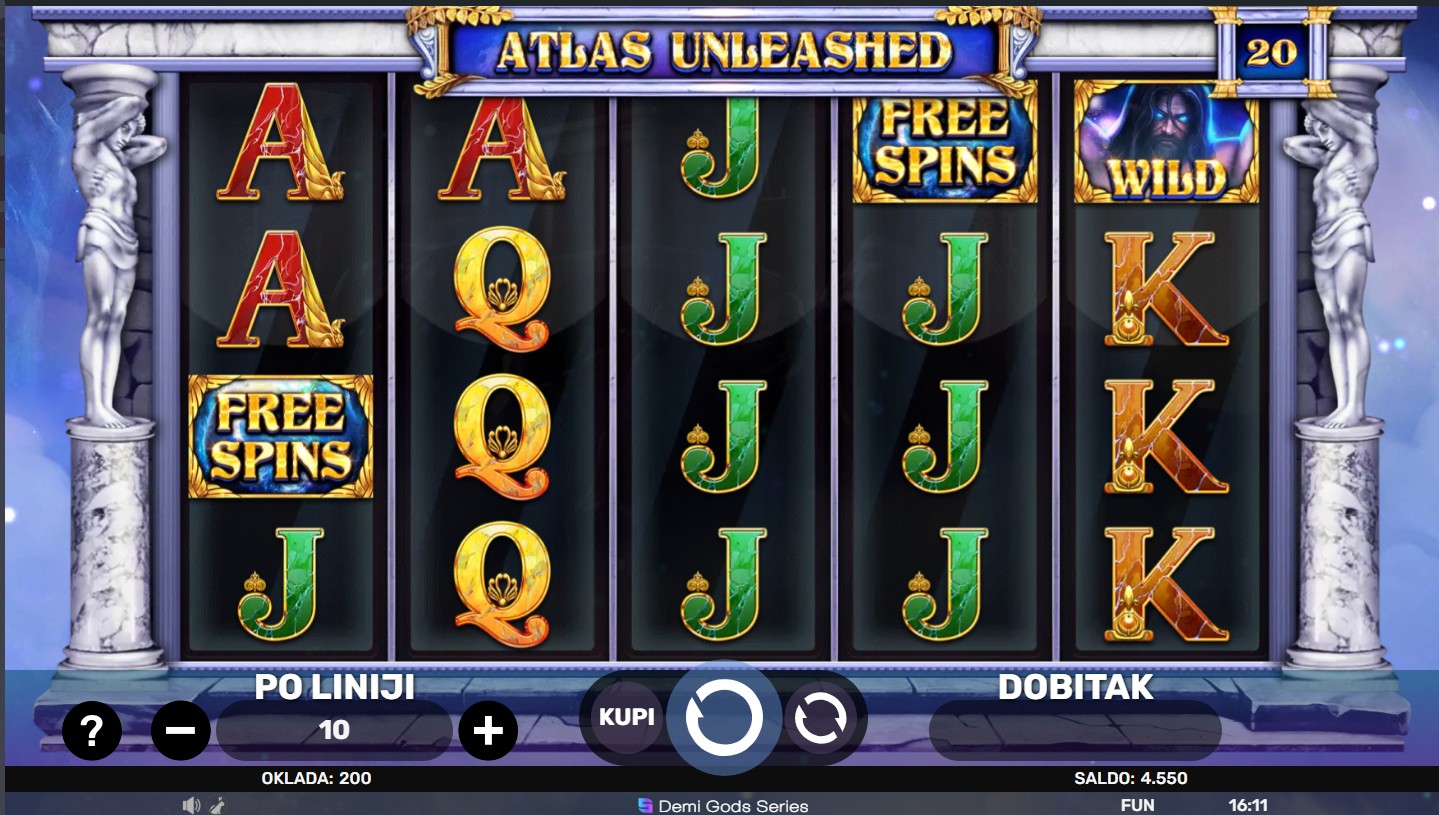This screenshot has width=1439, height=815.
Task: Decrease the bet per line with minus
Action: tap(181, 731)
